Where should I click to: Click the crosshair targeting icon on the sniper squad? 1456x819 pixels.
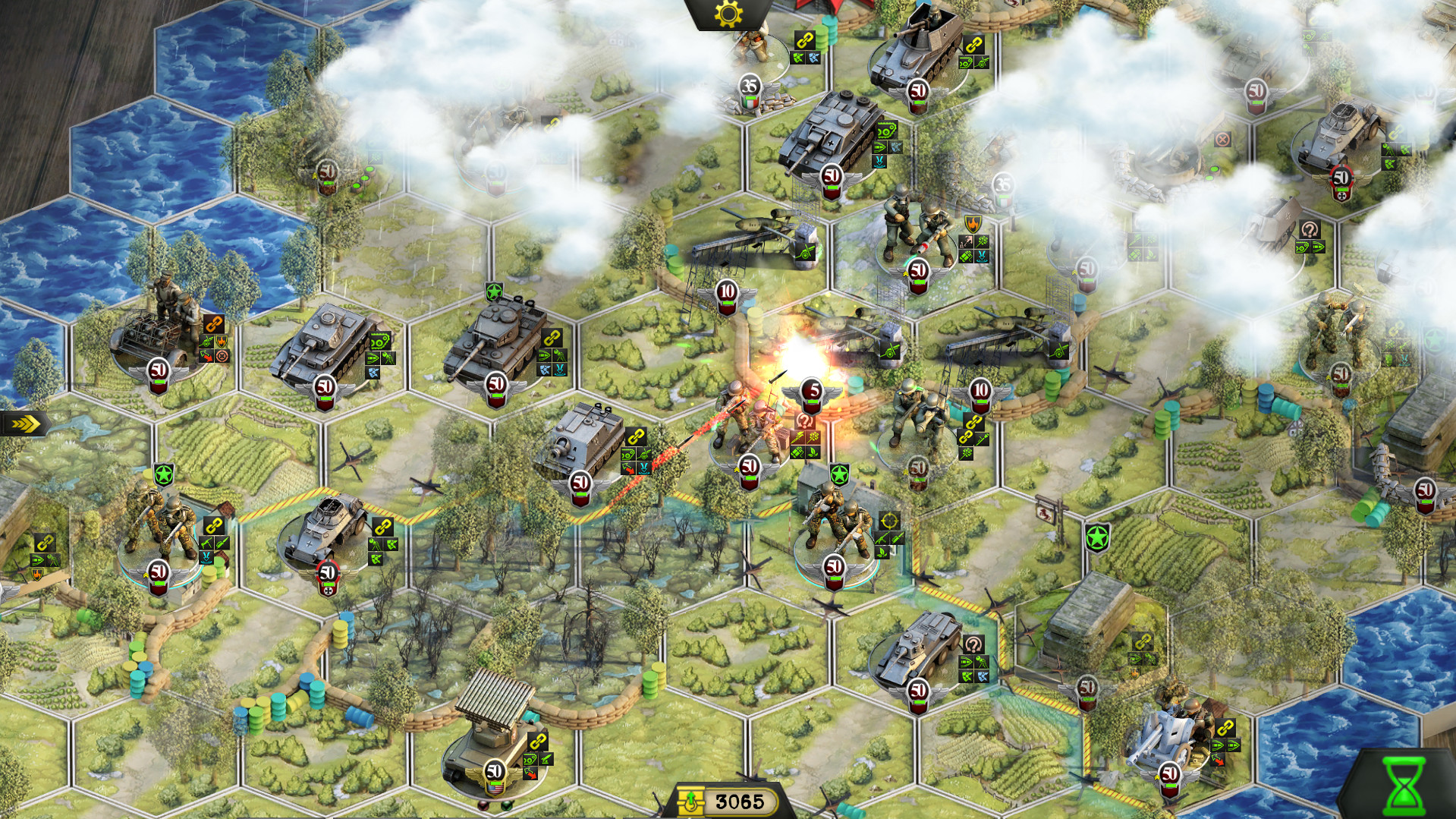point(890,522)
